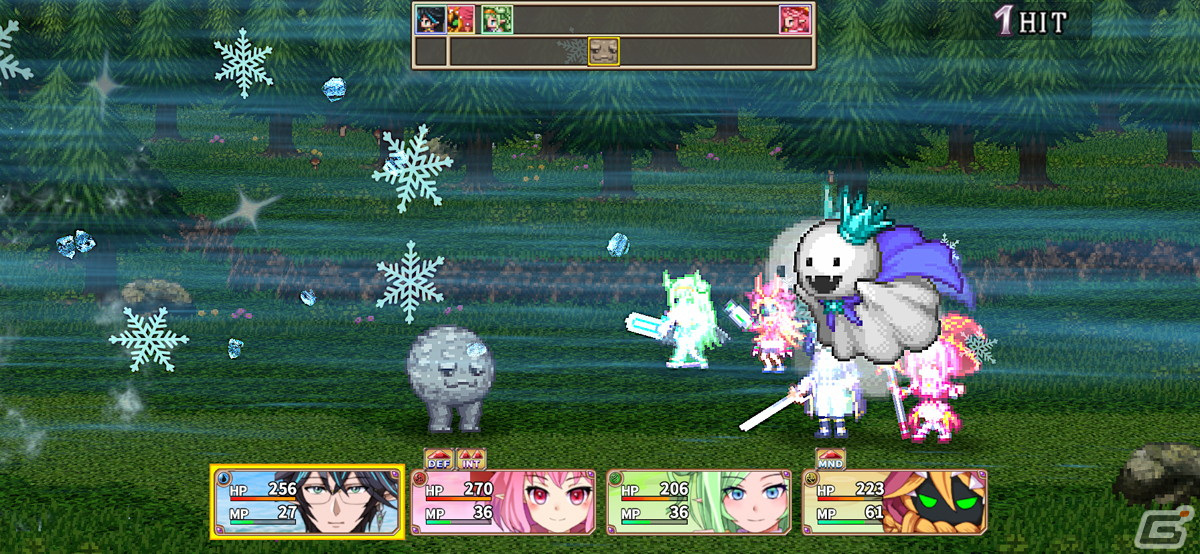Image resolution: width=1200 pixels, height=554 pixels.
Task: Inspect the INT buff icon
Action: (x=471, y=459)
